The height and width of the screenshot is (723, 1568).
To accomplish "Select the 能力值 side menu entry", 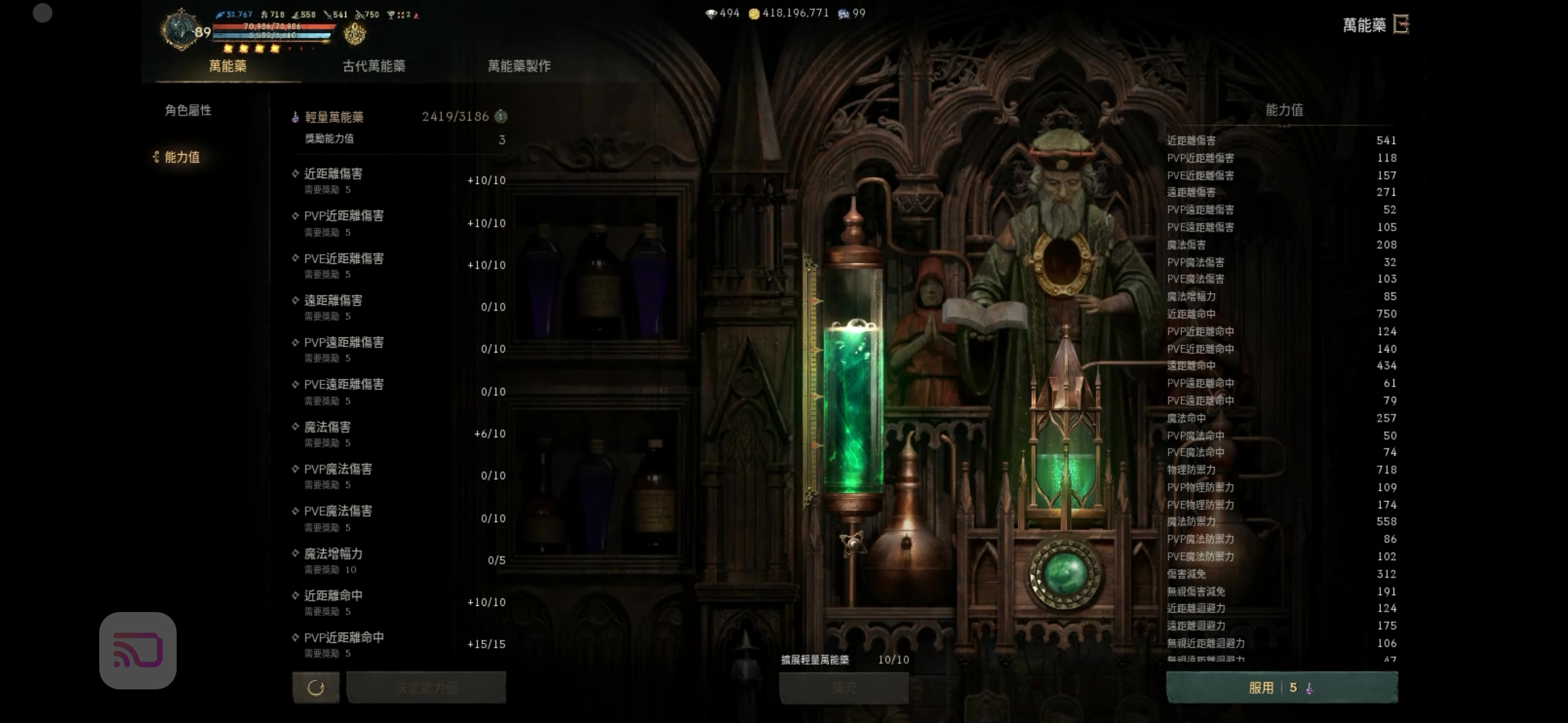I will (x=182, y=157).
